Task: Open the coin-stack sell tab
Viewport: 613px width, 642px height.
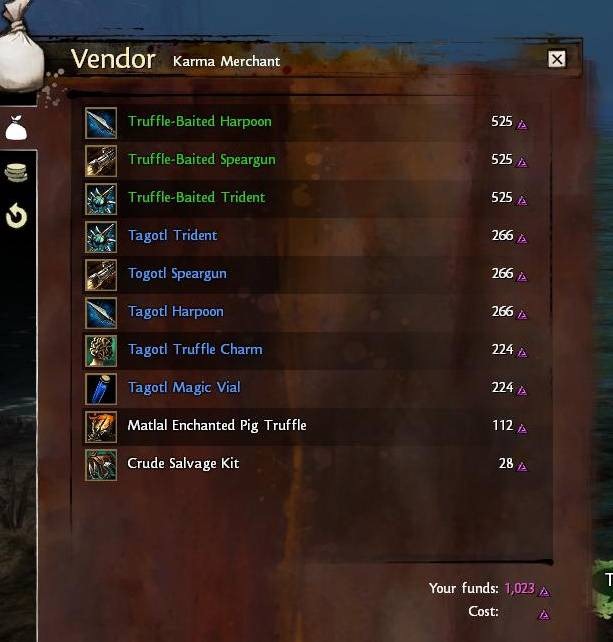Action: [x=16, y=172]
